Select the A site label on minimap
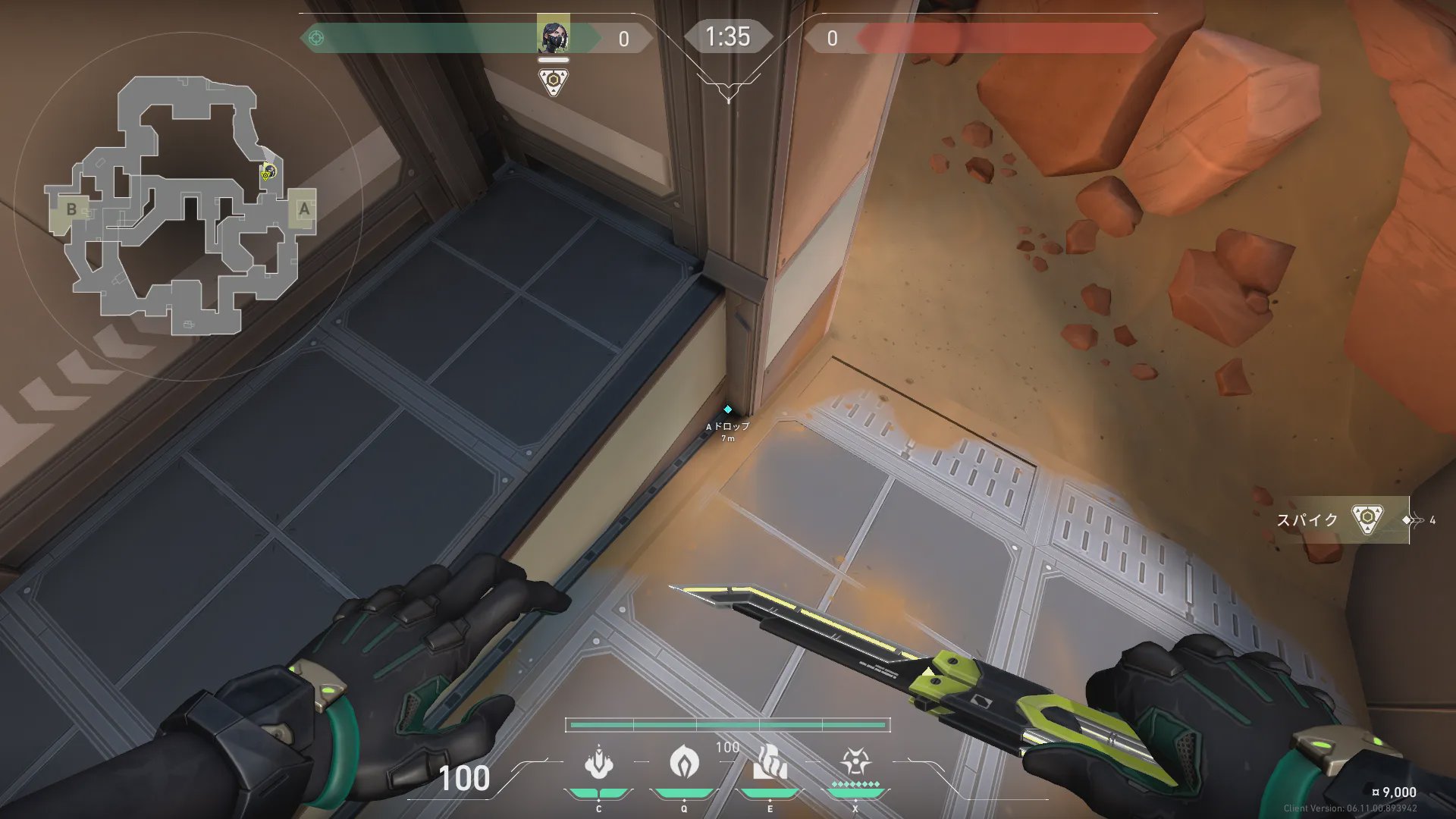Image resolution: width=1456 pixels, height=819 pixels. [304, 209]
